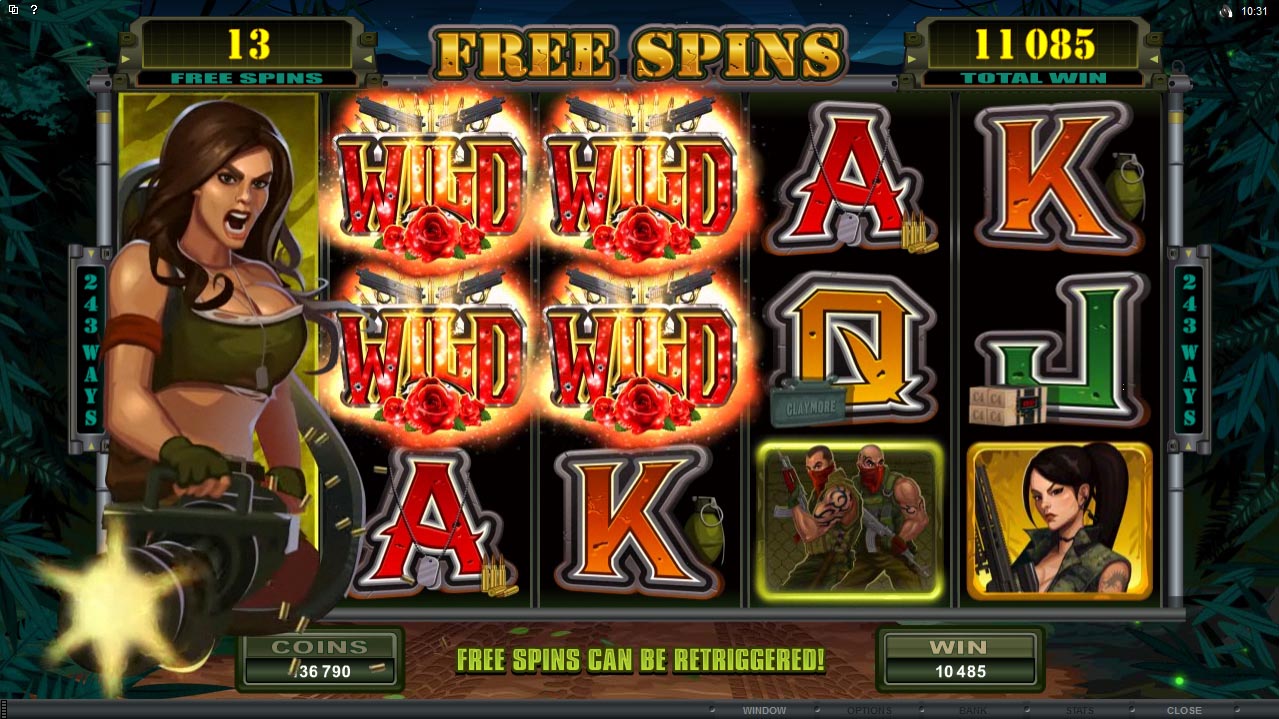The image size is (1279, 719).
Task: Open the Options menu
Action: pos(868,710)
